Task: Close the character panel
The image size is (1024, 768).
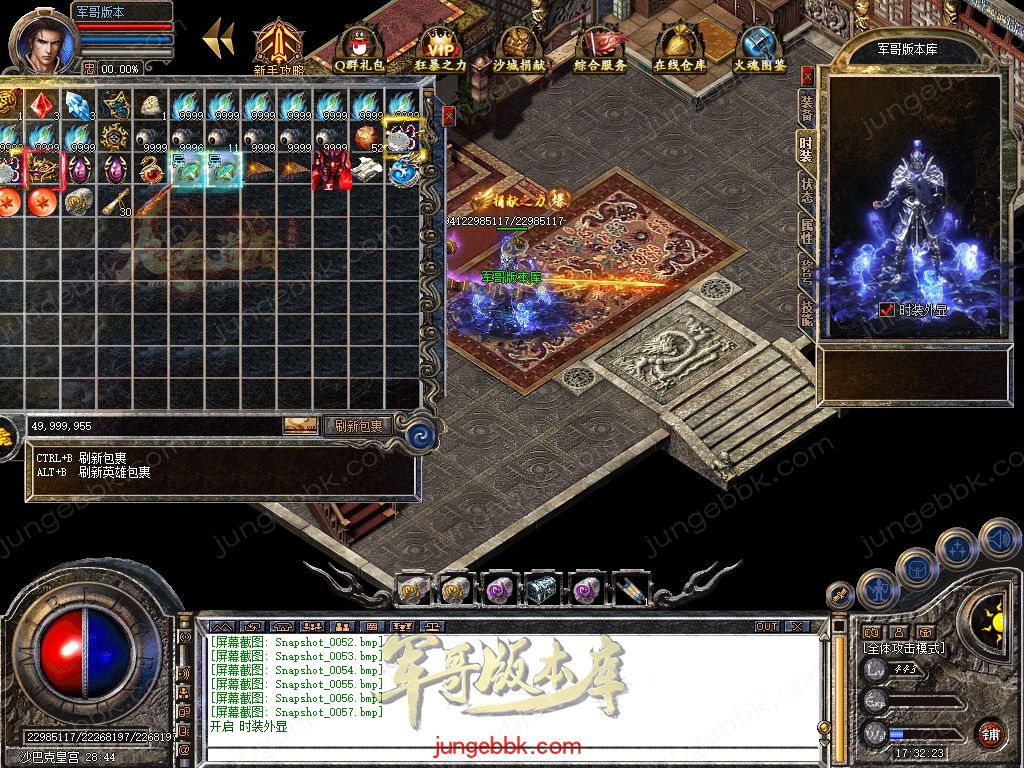Action: point(807,75)
